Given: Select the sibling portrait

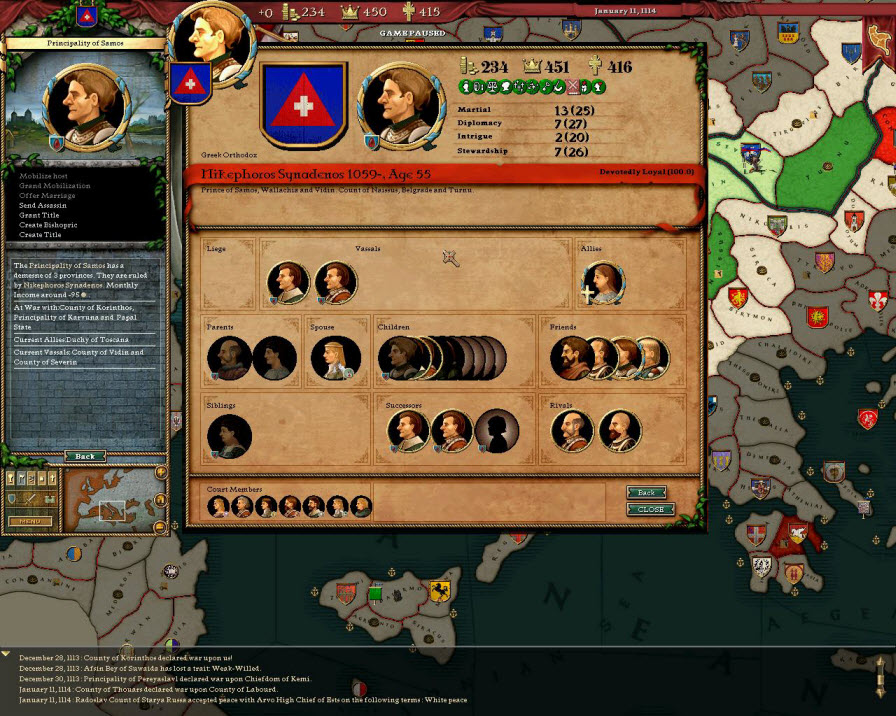Looking at the screenshot, I should coord(229,436).
